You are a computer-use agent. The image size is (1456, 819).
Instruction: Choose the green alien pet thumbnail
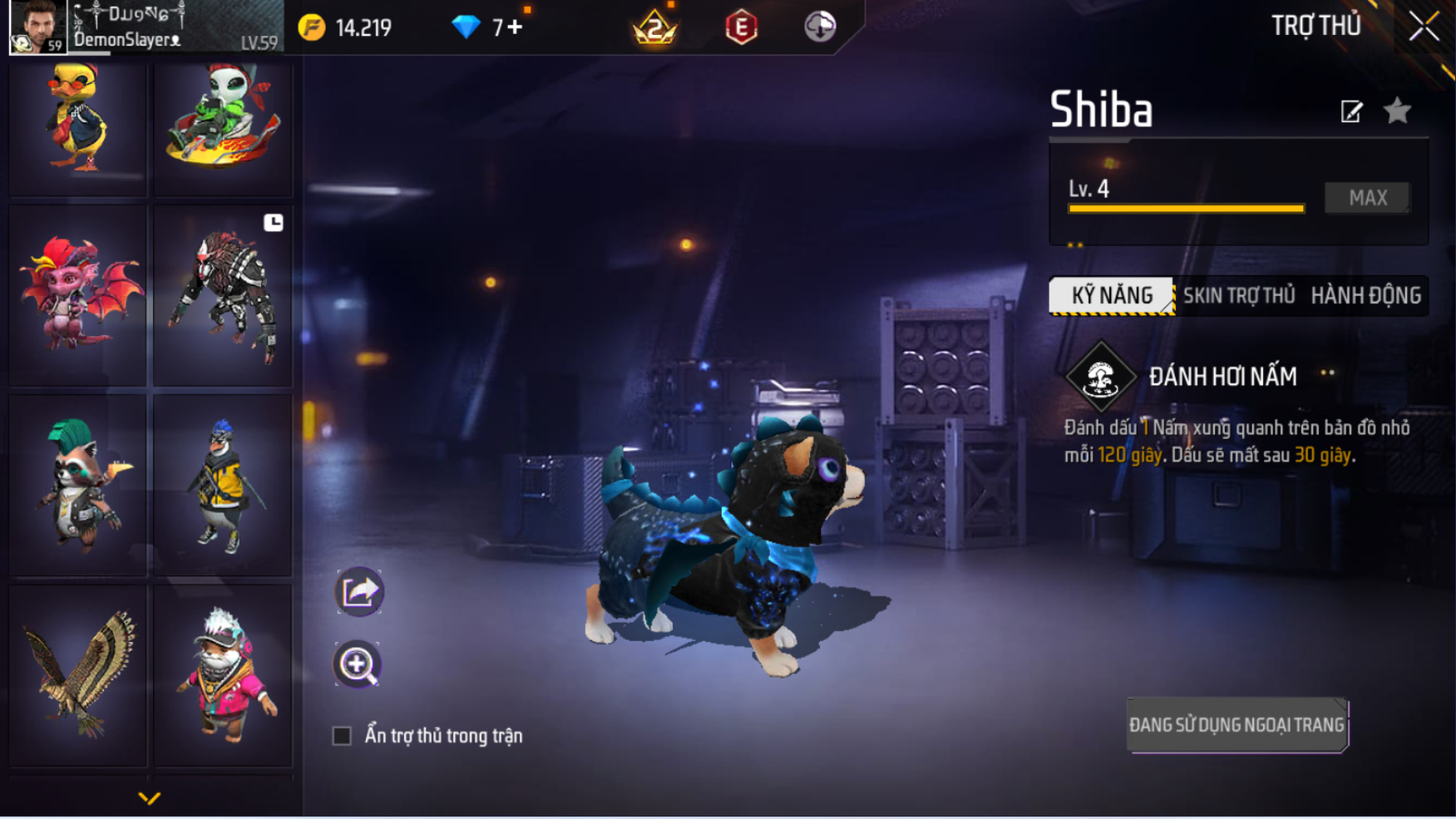(222, 121)
